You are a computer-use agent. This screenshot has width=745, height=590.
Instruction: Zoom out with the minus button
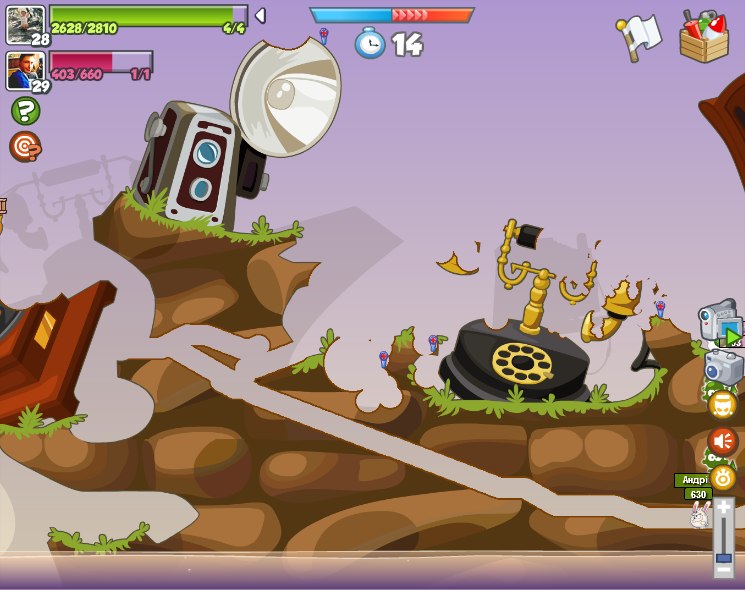click(724, 570)
